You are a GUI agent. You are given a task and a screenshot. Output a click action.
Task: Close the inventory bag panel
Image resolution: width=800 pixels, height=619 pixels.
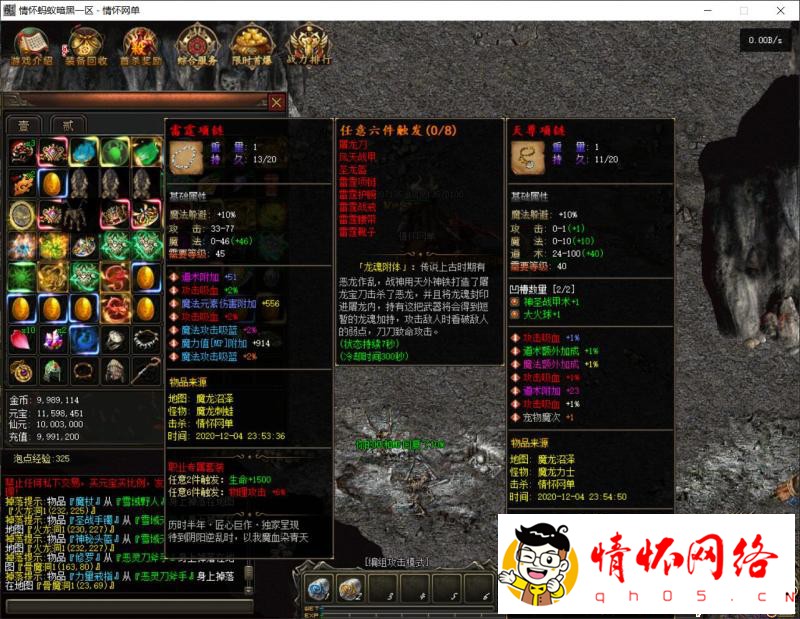coord(276,102)
